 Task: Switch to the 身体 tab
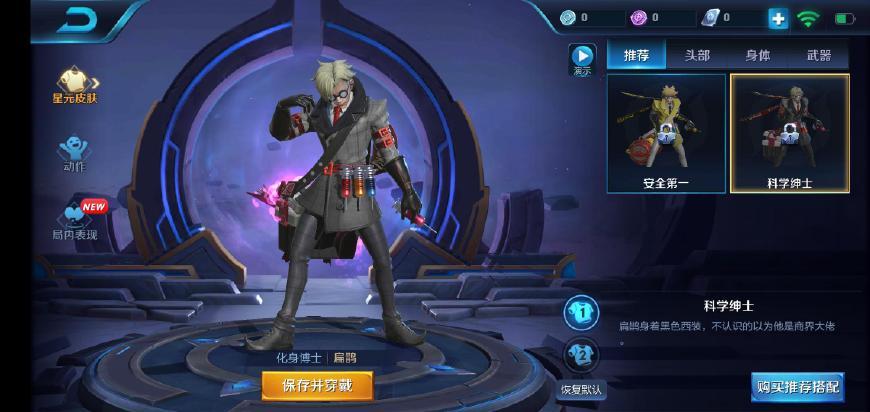(757, 55)
